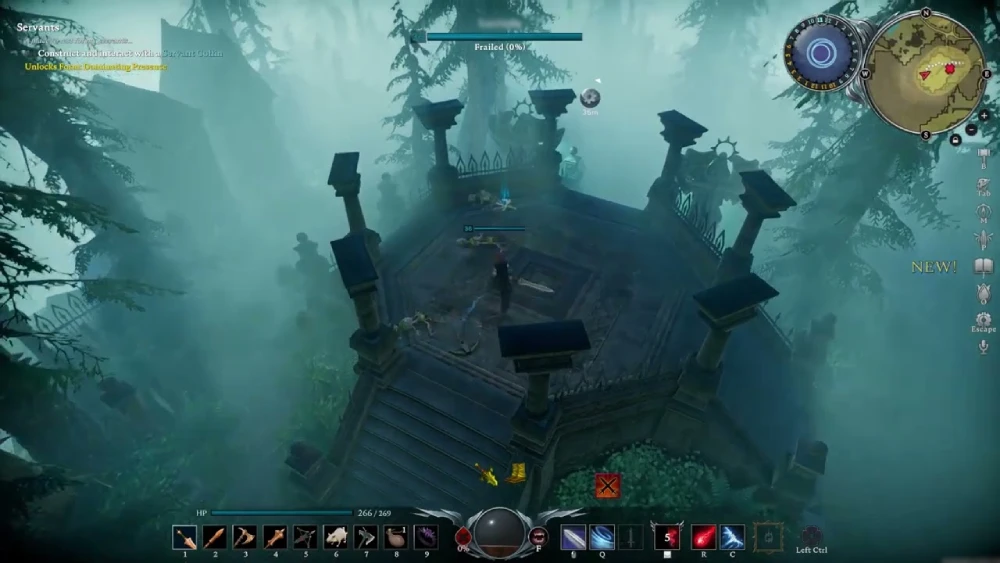Use the pouch item in hotbar slot 8
This screenshot has width=1000, height=563.
(396, 538)
